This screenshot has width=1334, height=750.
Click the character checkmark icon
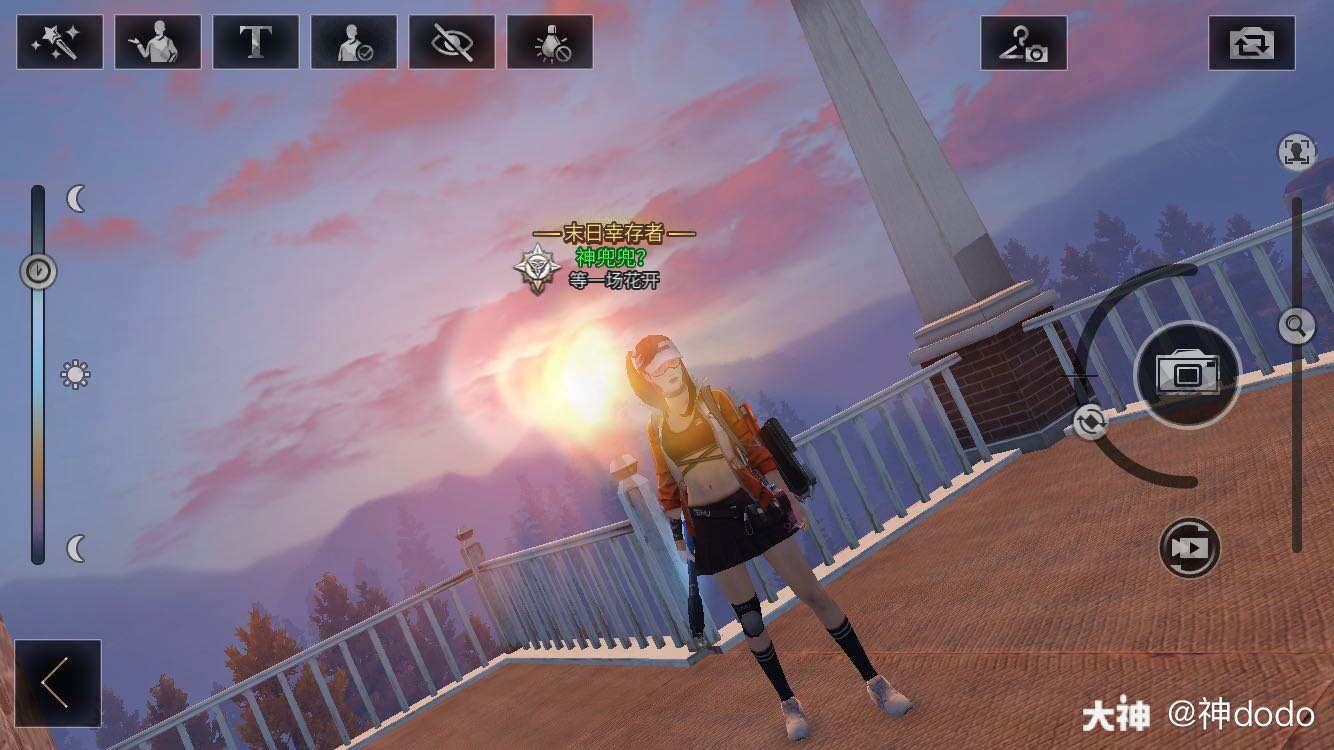coord(353,42)
